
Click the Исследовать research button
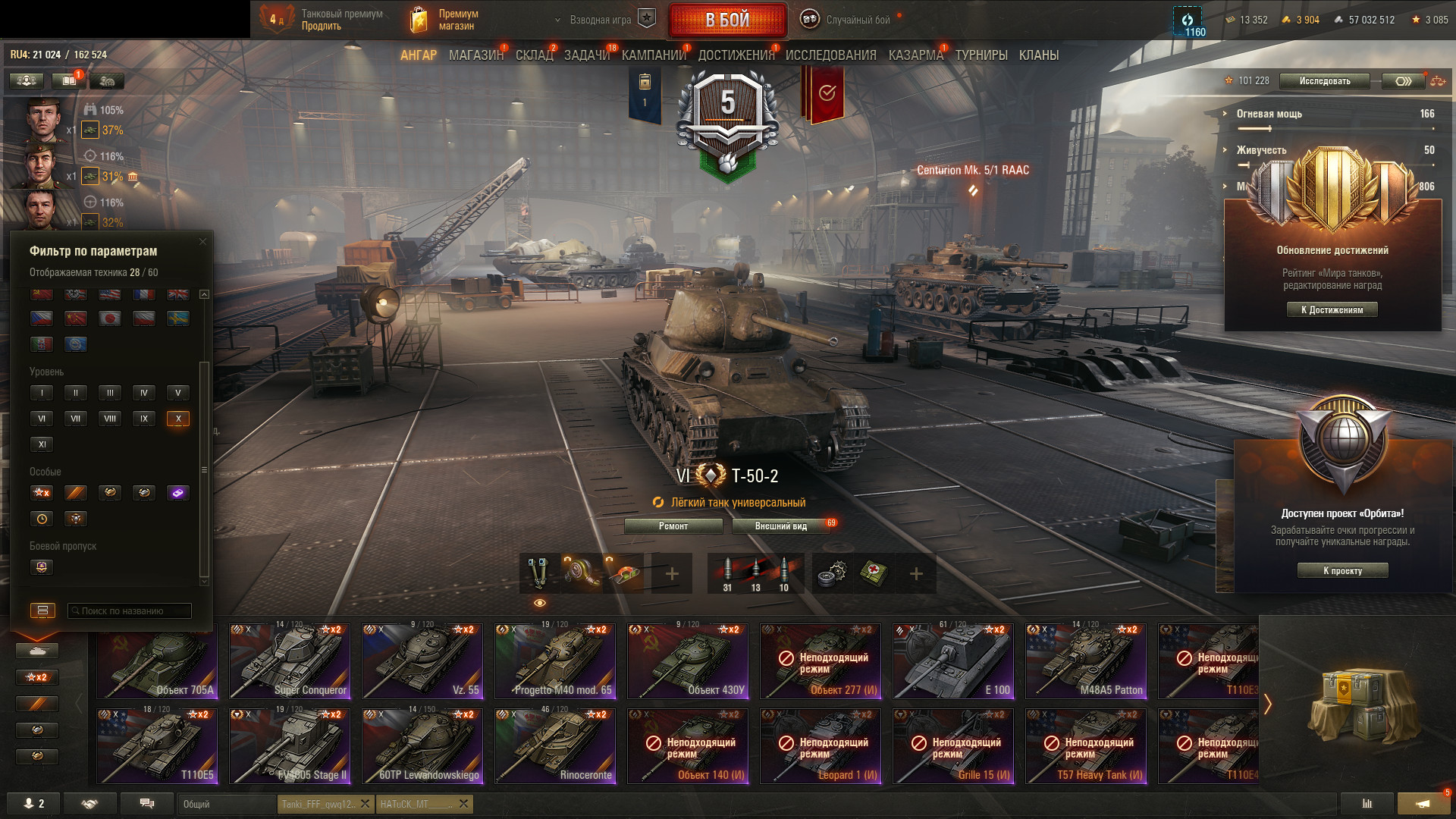1324,81
